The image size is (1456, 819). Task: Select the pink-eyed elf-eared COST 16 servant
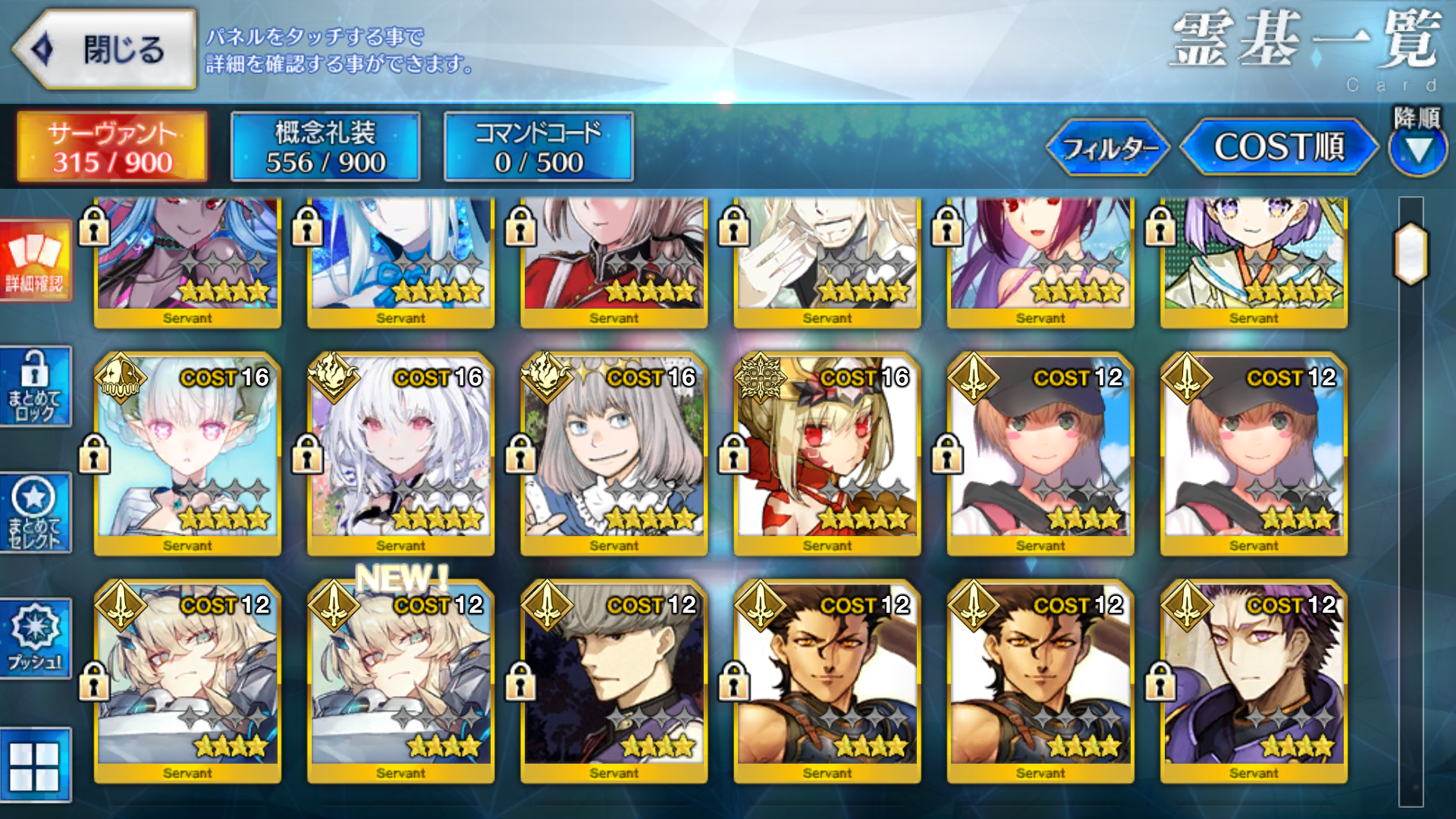coord(187,453)
